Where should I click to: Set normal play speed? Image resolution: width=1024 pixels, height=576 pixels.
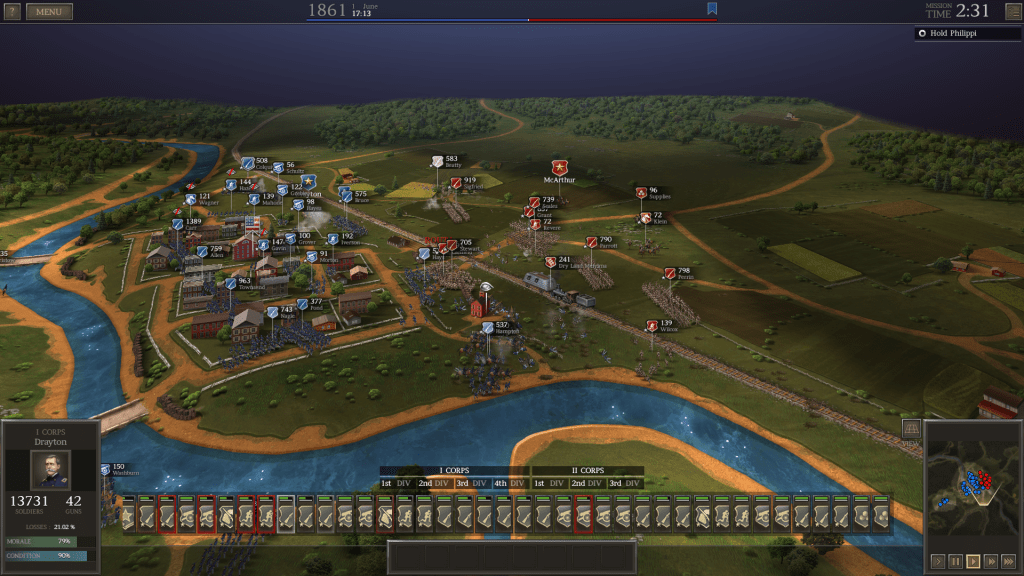[973, 561]
